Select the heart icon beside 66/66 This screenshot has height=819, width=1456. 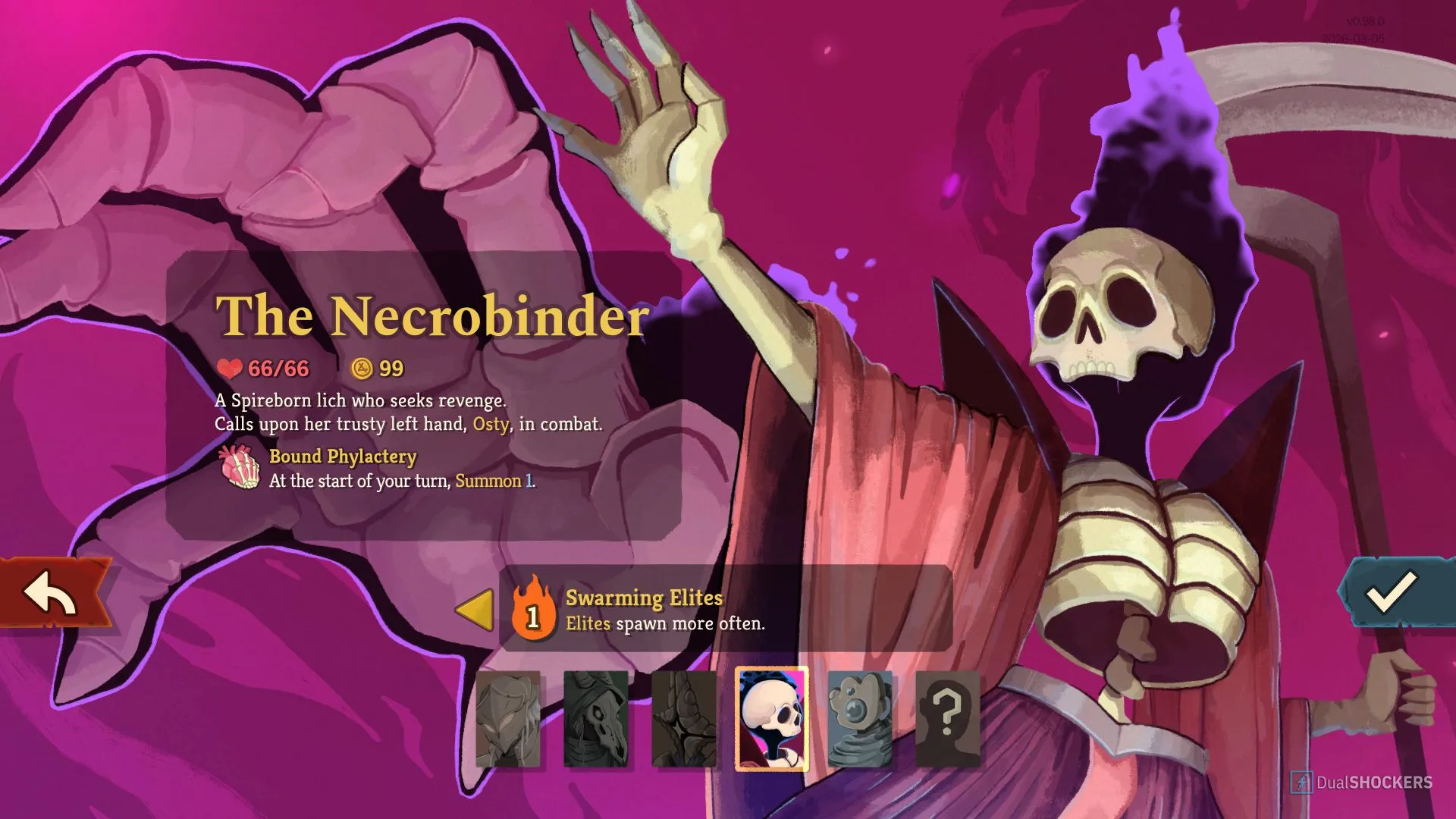click(229, 369)
